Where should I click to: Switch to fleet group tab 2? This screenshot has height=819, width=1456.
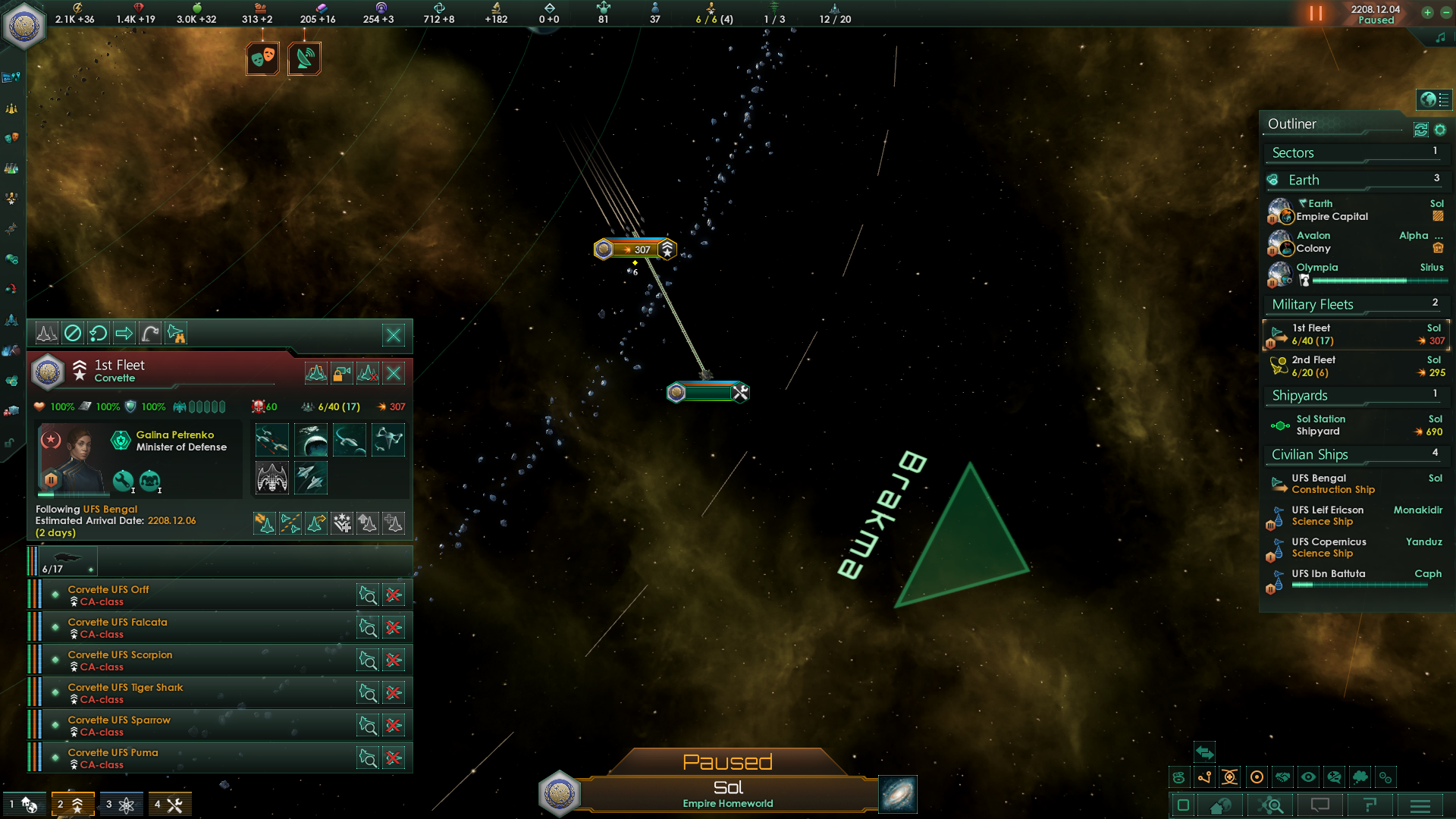click(74, 803)
